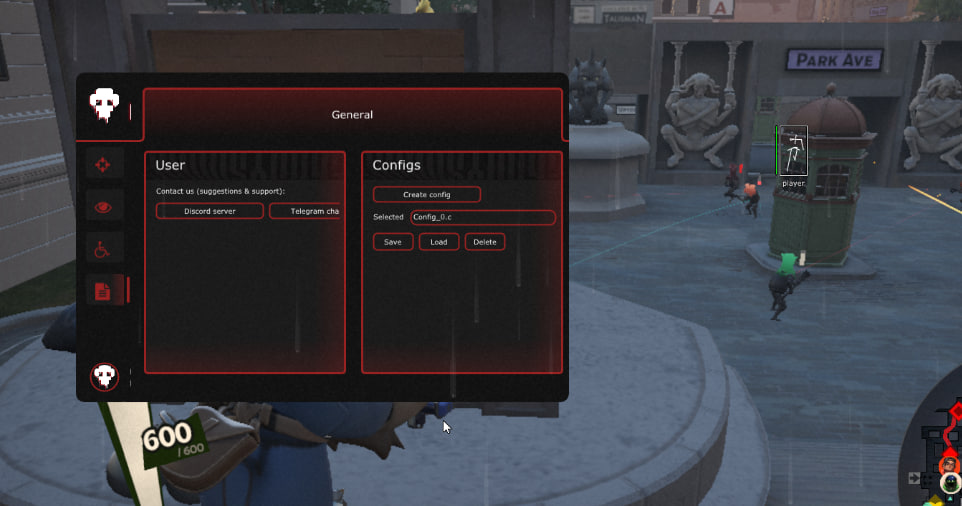The width and height of the screenshot is (962, 506).
Task: Create a new config
Action: click(427, 194)
